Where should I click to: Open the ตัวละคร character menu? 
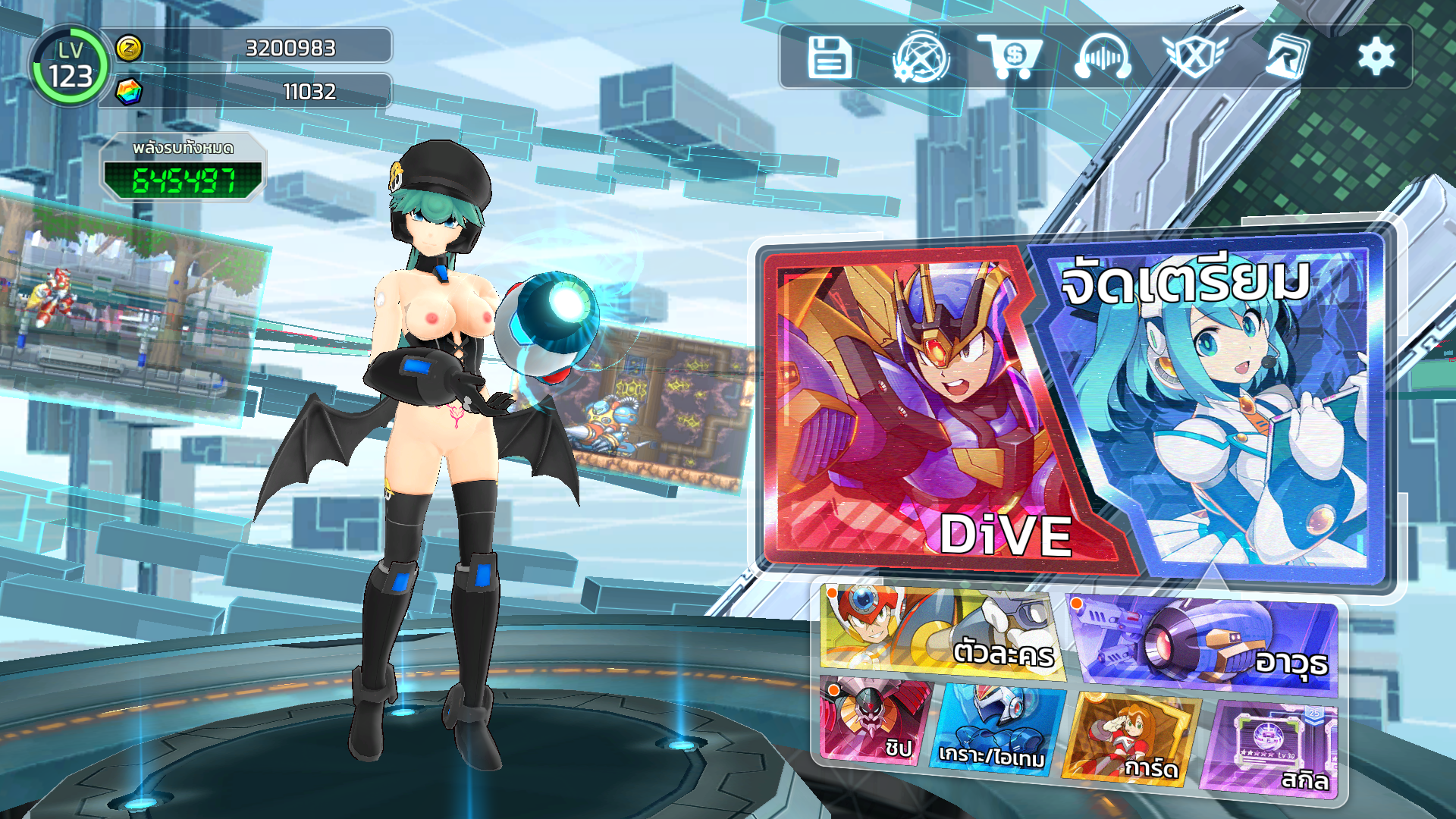tap(942, 631)
